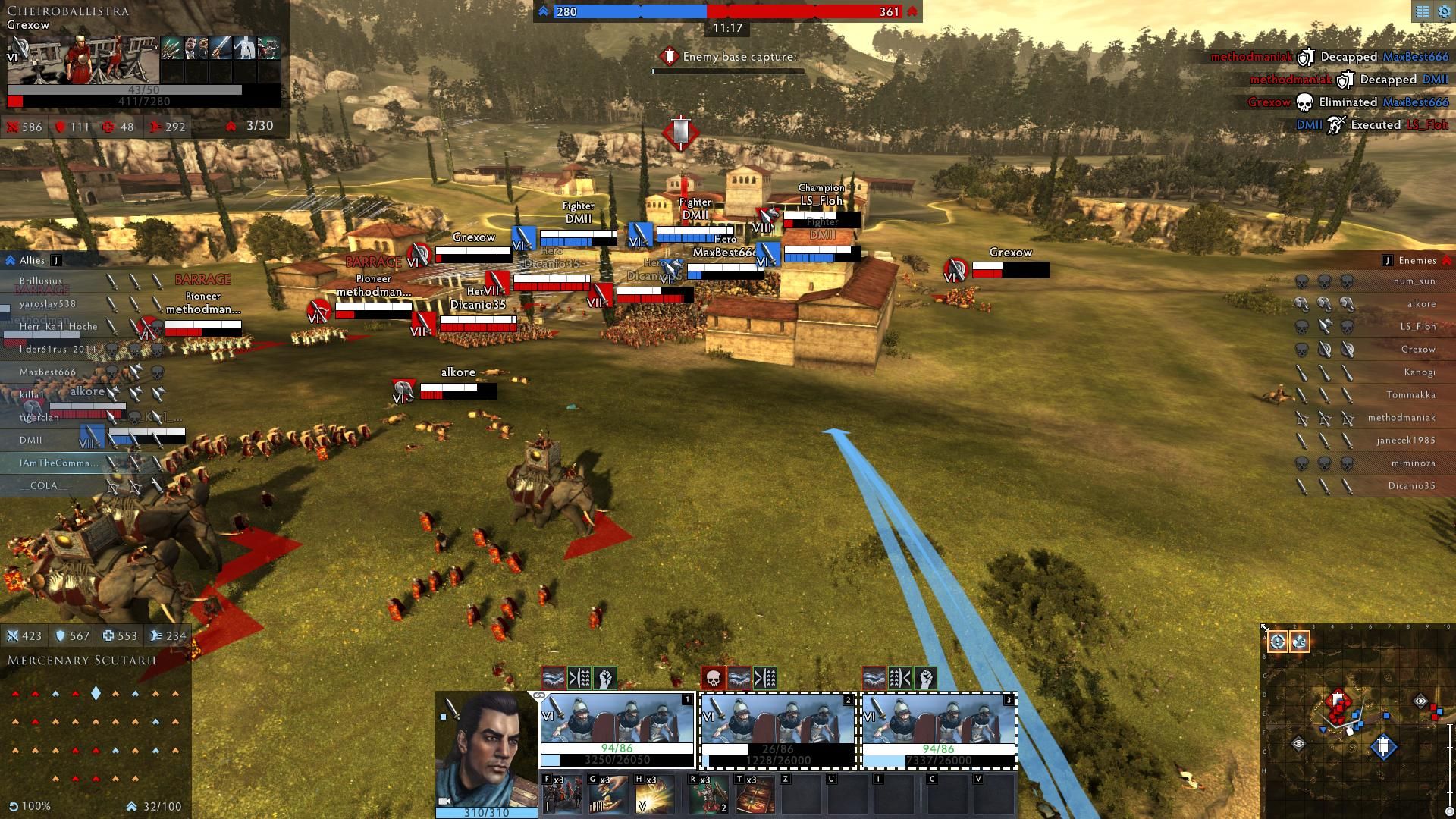This screenshot has height=819, width=1456.
Task: Select unit card number 2
Action: 777,729
